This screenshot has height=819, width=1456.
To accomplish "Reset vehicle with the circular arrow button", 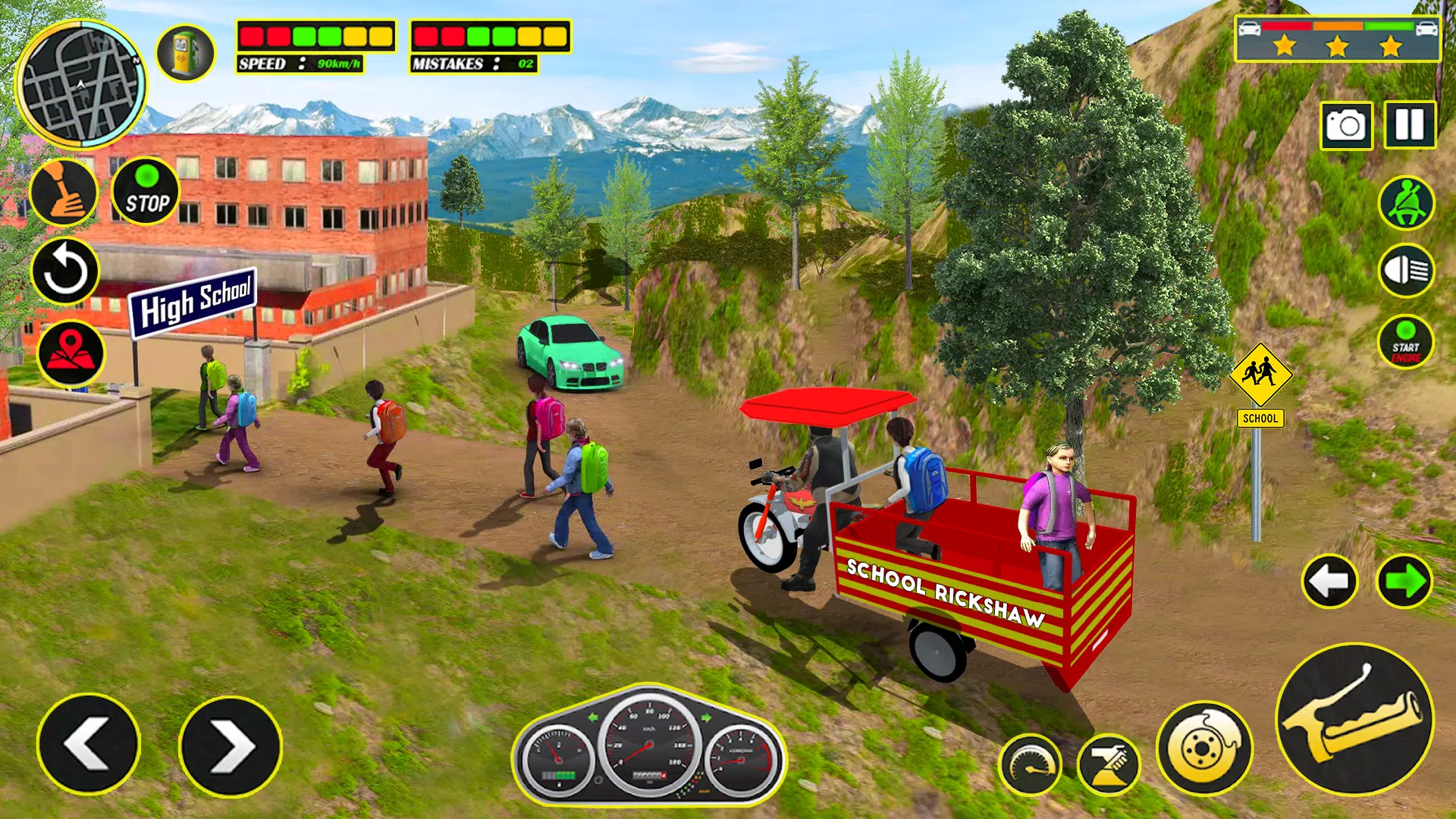I will pyautogui.click(x=65, y=271).
